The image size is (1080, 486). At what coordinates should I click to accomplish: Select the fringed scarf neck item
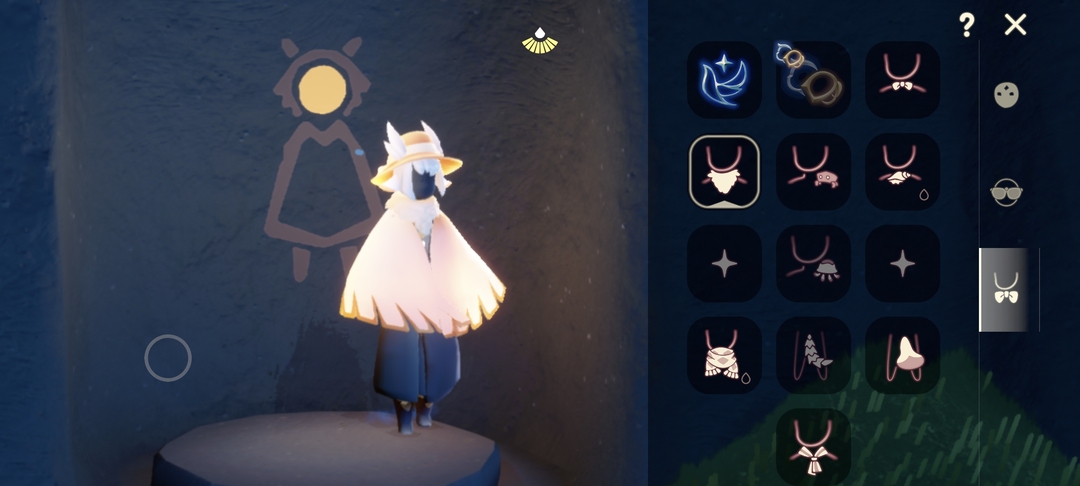(x=724, y=355)
